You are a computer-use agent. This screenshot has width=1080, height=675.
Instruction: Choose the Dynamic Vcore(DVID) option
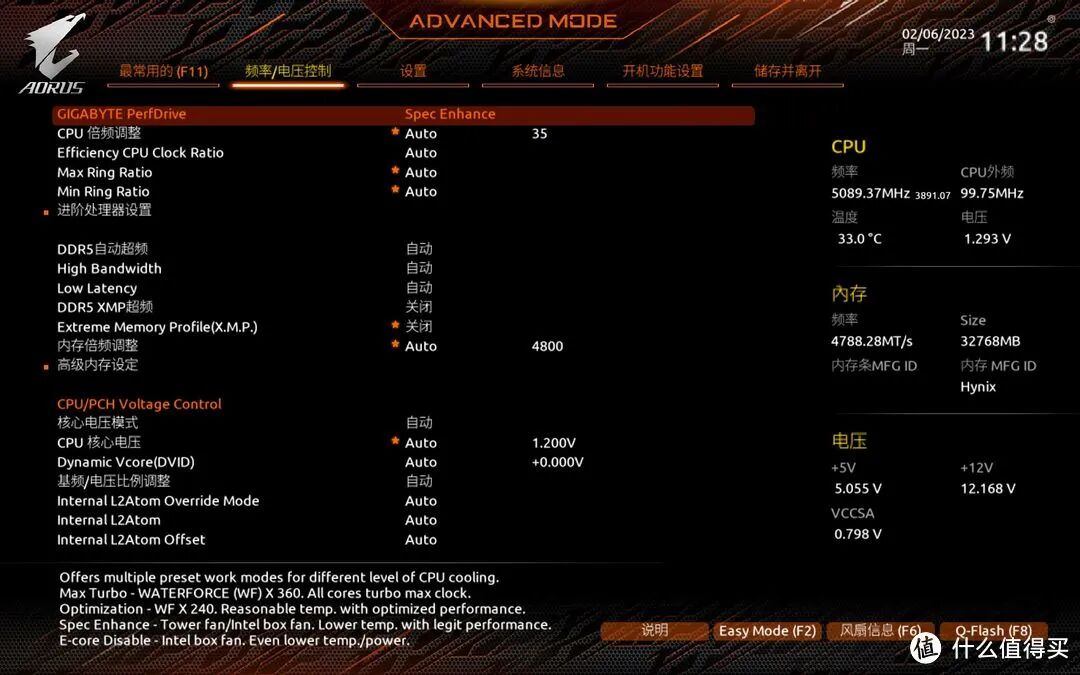pos(126,462)
